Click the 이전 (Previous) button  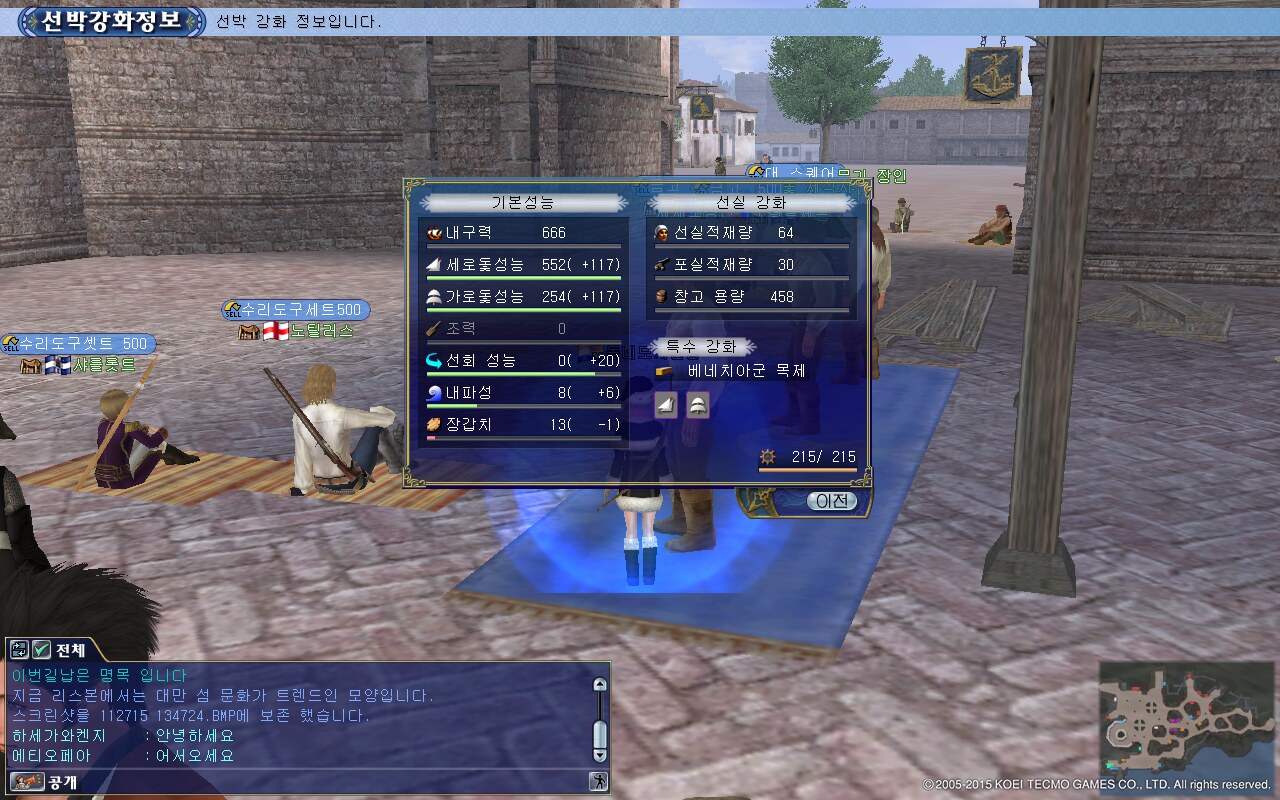(x=832, y=501)
